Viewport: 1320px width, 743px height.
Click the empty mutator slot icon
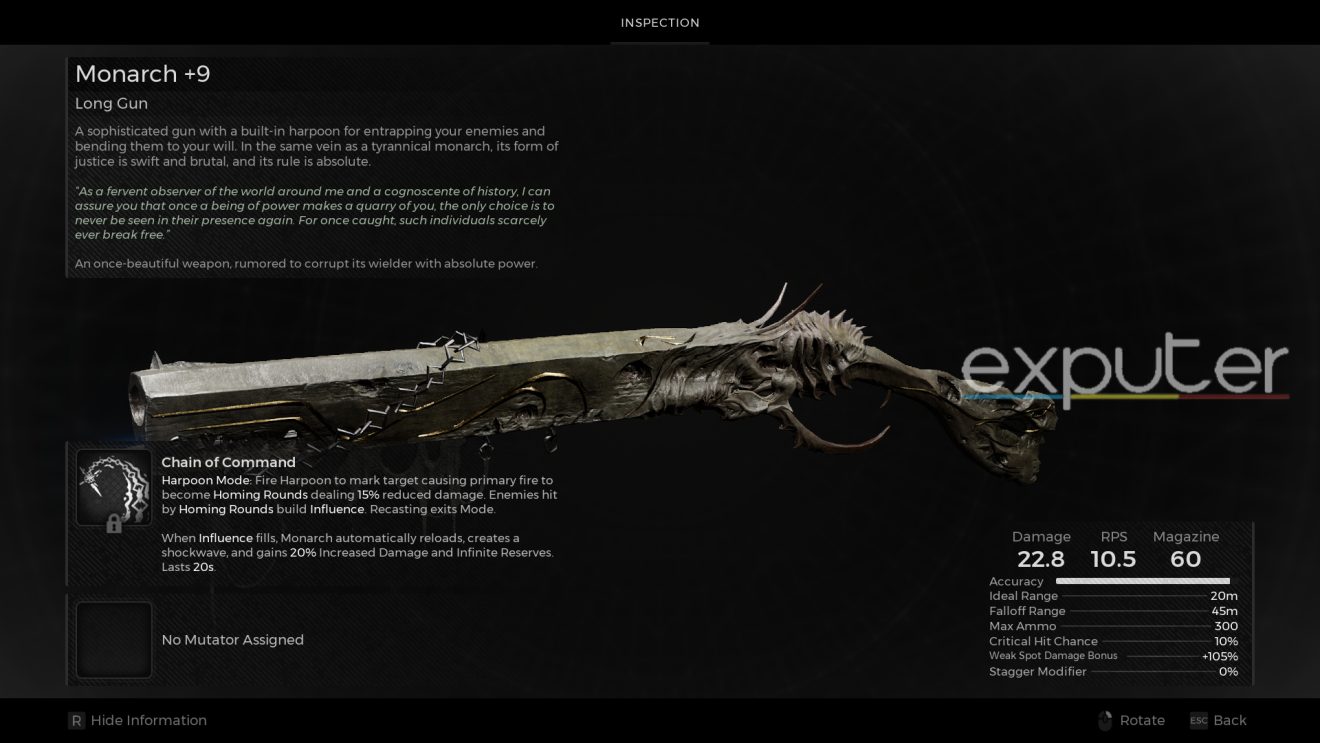click(113, 639)
